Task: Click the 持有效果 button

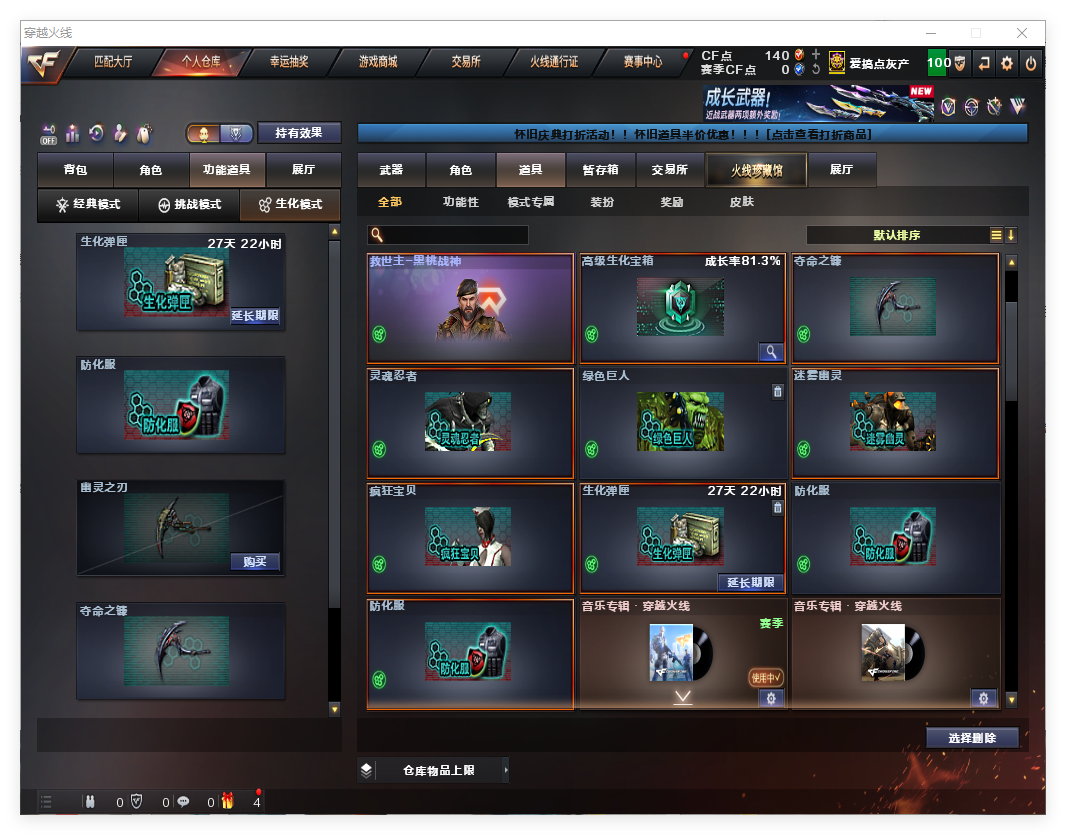Action: [299, 133]
